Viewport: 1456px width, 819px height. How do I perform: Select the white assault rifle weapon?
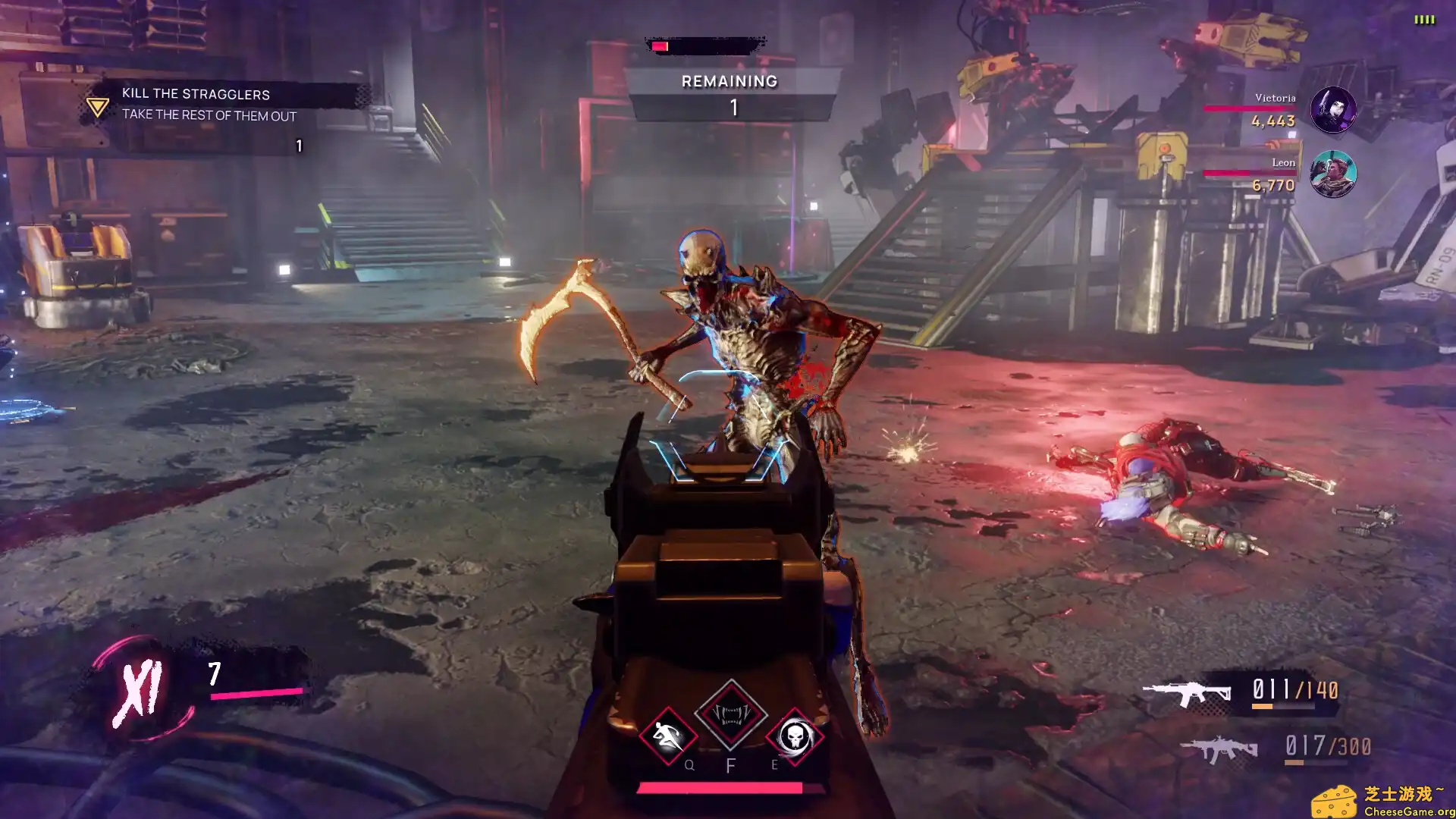click(x=1186, y=692)
